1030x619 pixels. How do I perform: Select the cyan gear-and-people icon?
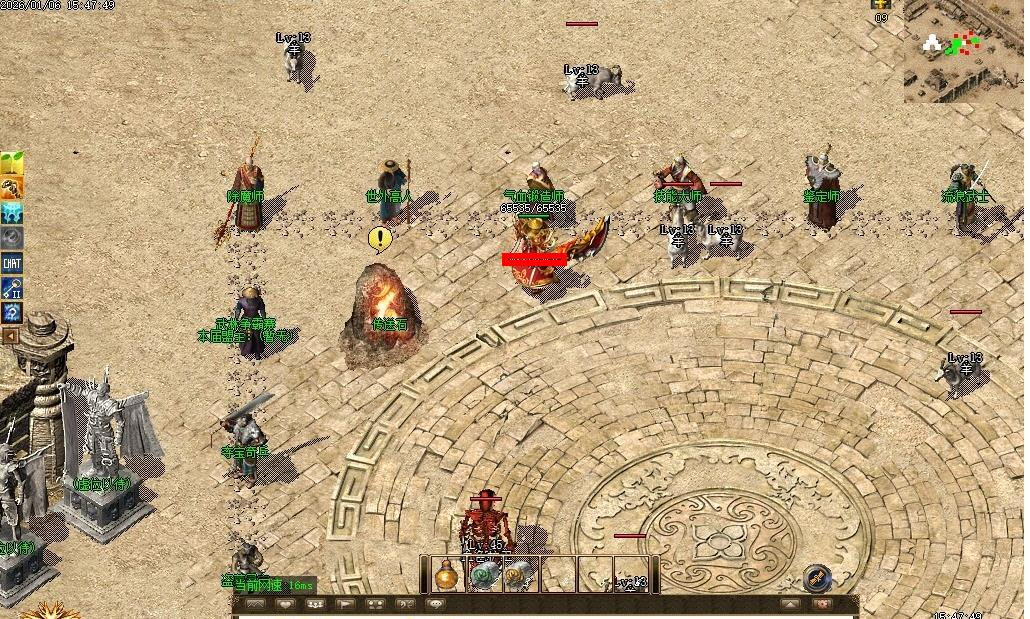[x=12, y=213]
